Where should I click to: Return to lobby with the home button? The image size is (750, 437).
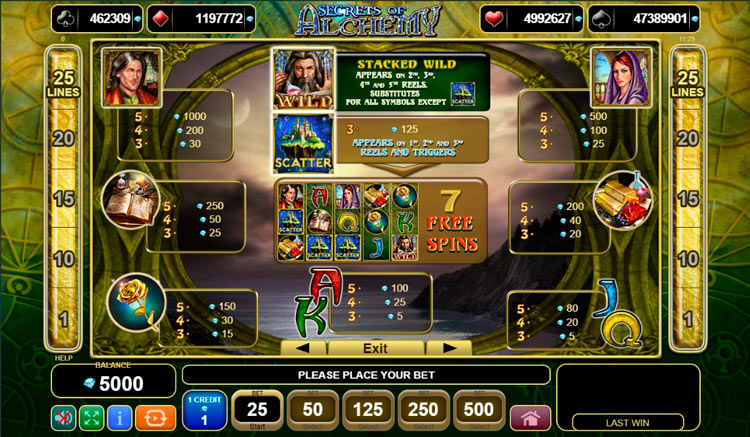pos(530,417)
